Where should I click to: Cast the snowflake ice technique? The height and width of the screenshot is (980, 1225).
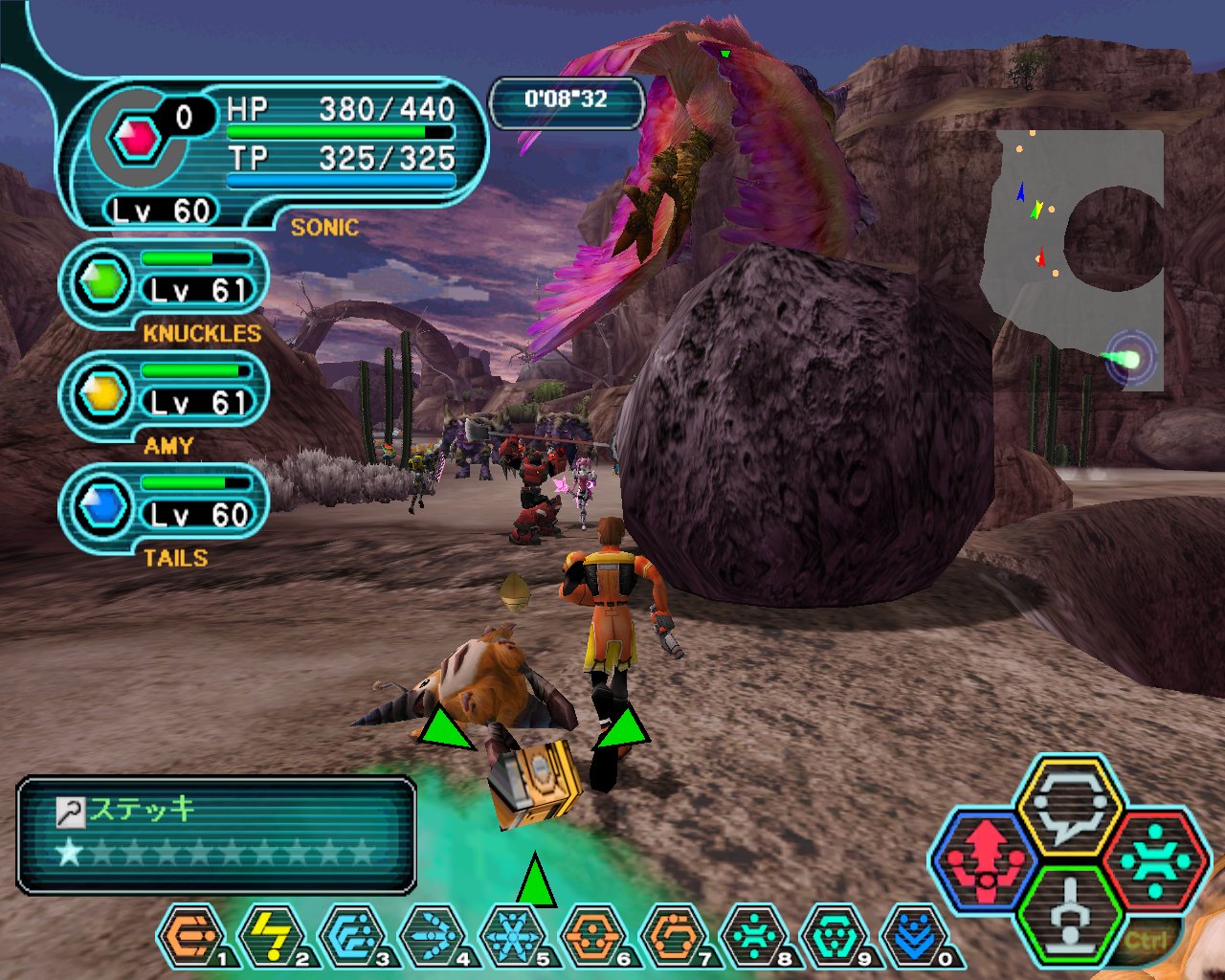513,937
